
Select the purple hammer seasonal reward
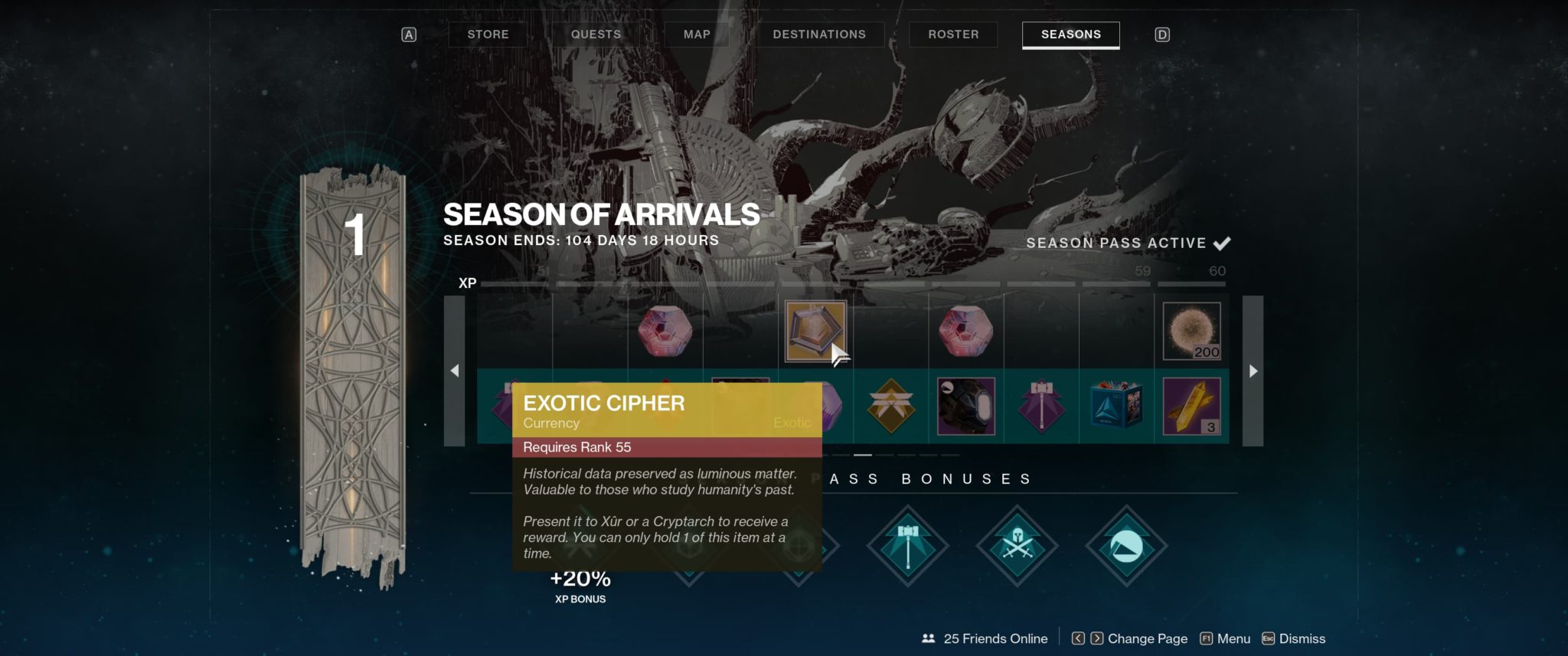coord(1042,406)
